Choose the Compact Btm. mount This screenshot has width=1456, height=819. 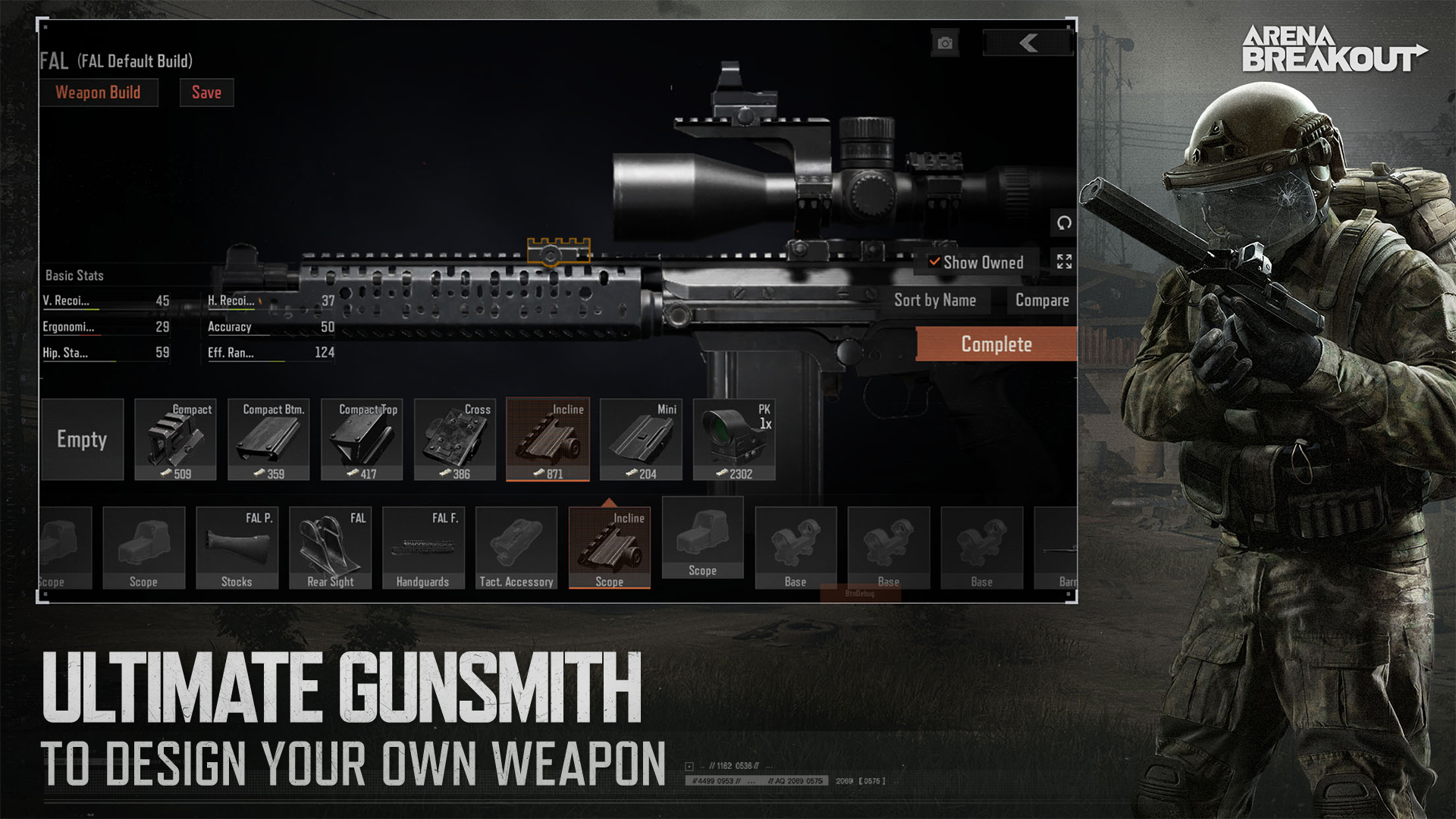tap(268, 440)
